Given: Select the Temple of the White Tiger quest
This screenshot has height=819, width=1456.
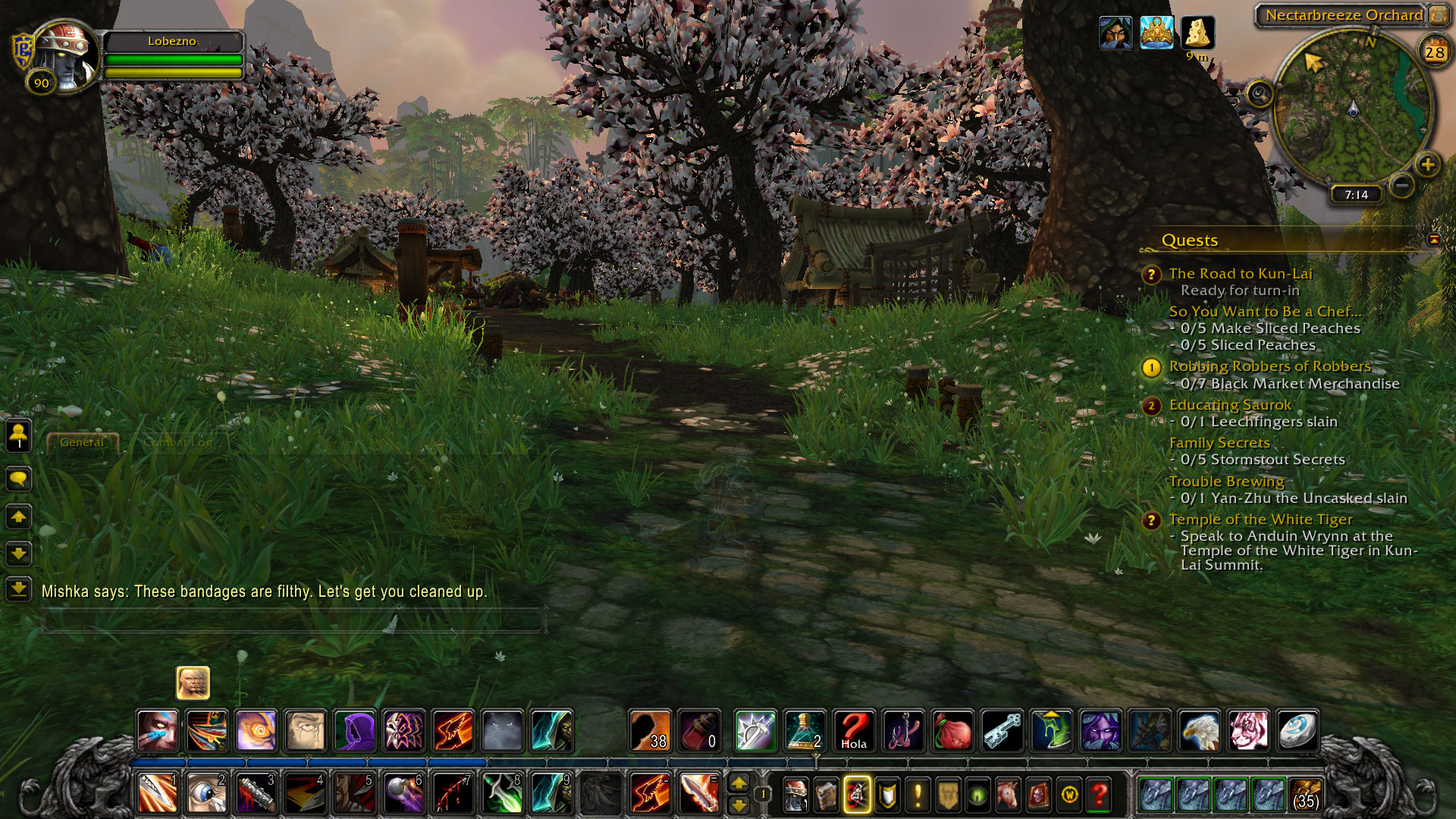Looking at the screenshot, I should [1260, 519].
